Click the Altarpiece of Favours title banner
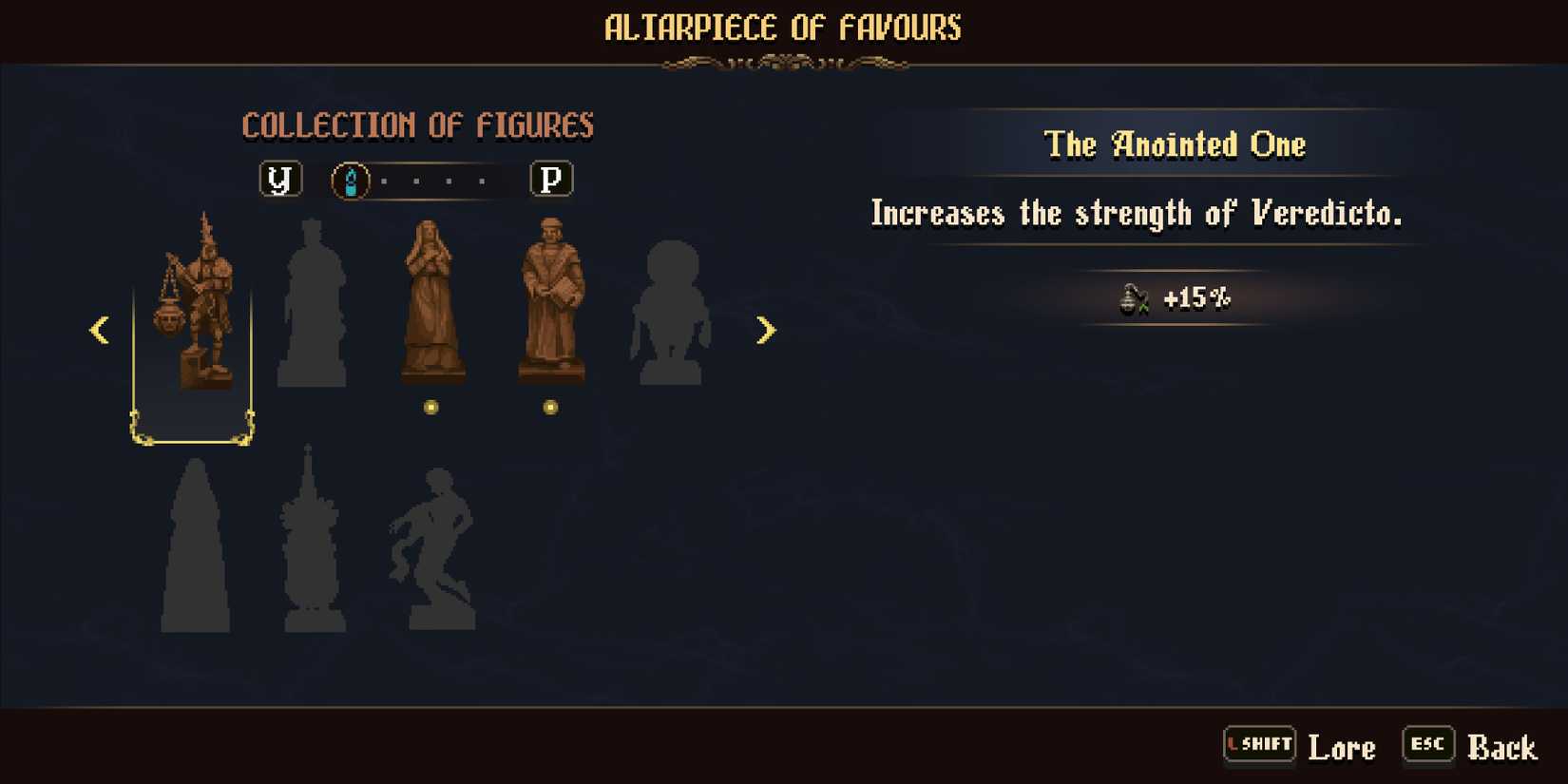Screen dimensions: 1568x784 783,29
